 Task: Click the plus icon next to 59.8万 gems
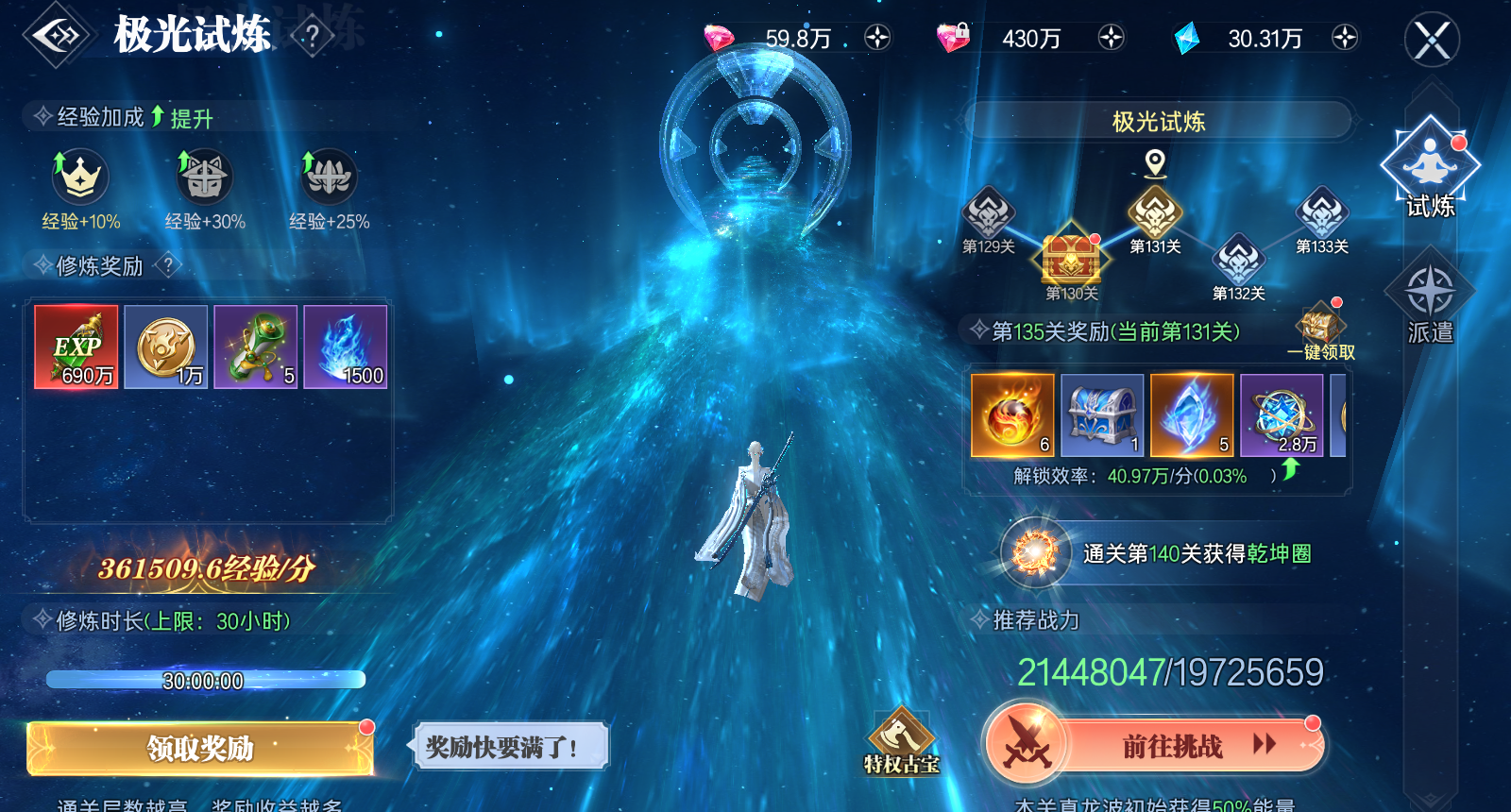pyautogui.click(x=880, y=39)
